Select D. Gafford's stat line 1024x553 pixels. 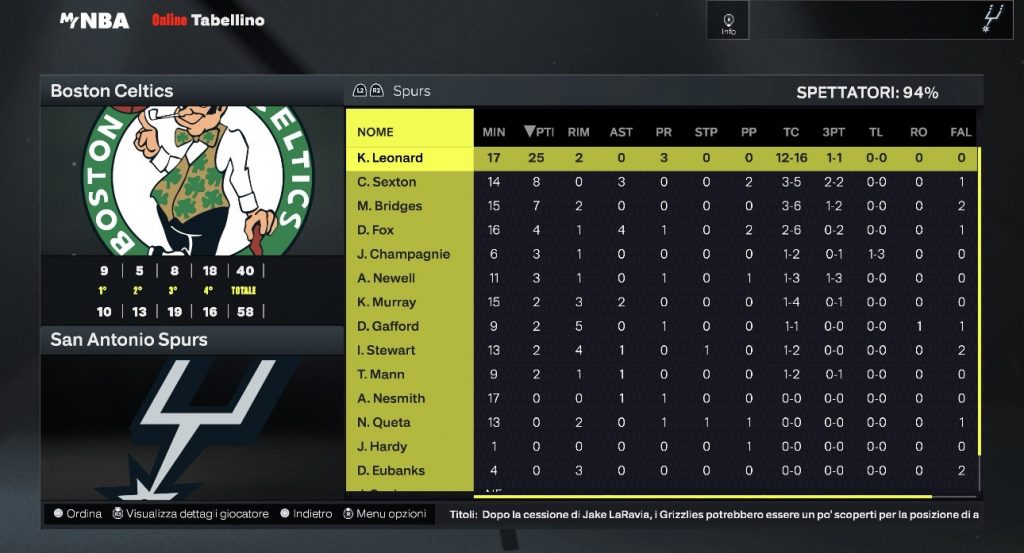click(x=388, y=326)
